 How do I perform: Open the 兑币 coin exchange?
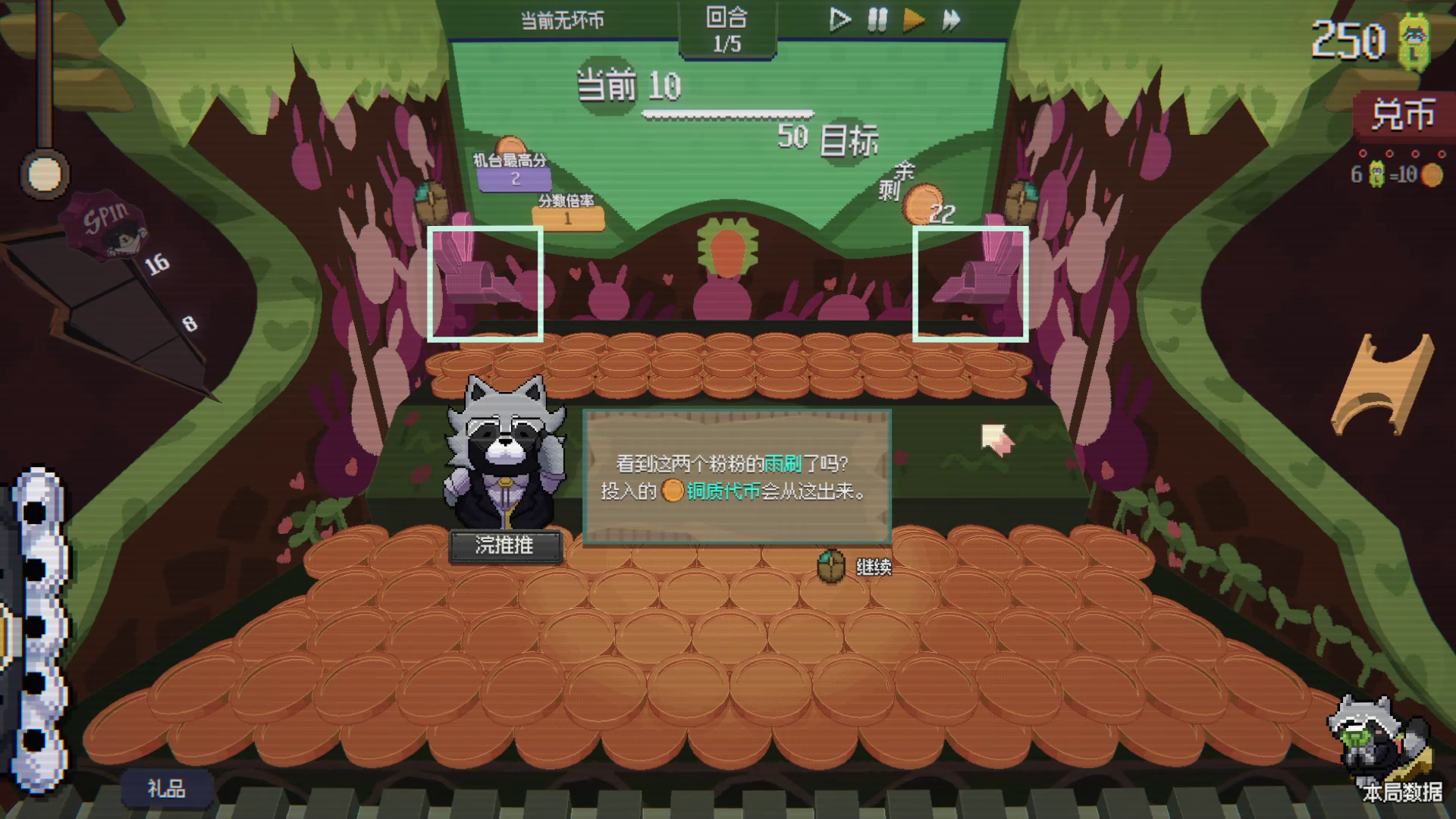click(x=1402, y=115)
